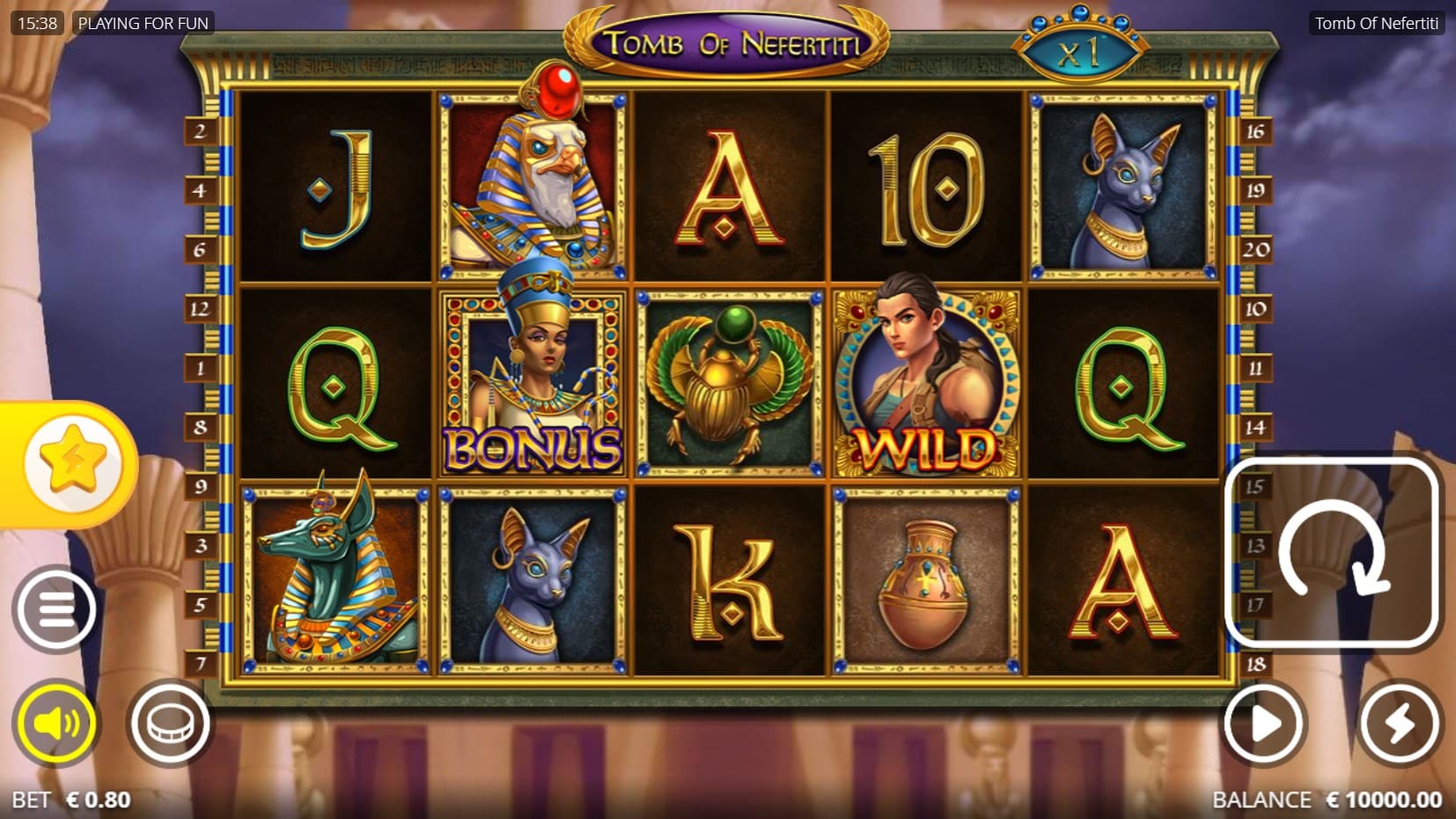Image resolution: width=1456 pixels, height=819 pixels.
Task: Open the hamburger game menu
Action: tap(55, 609)
